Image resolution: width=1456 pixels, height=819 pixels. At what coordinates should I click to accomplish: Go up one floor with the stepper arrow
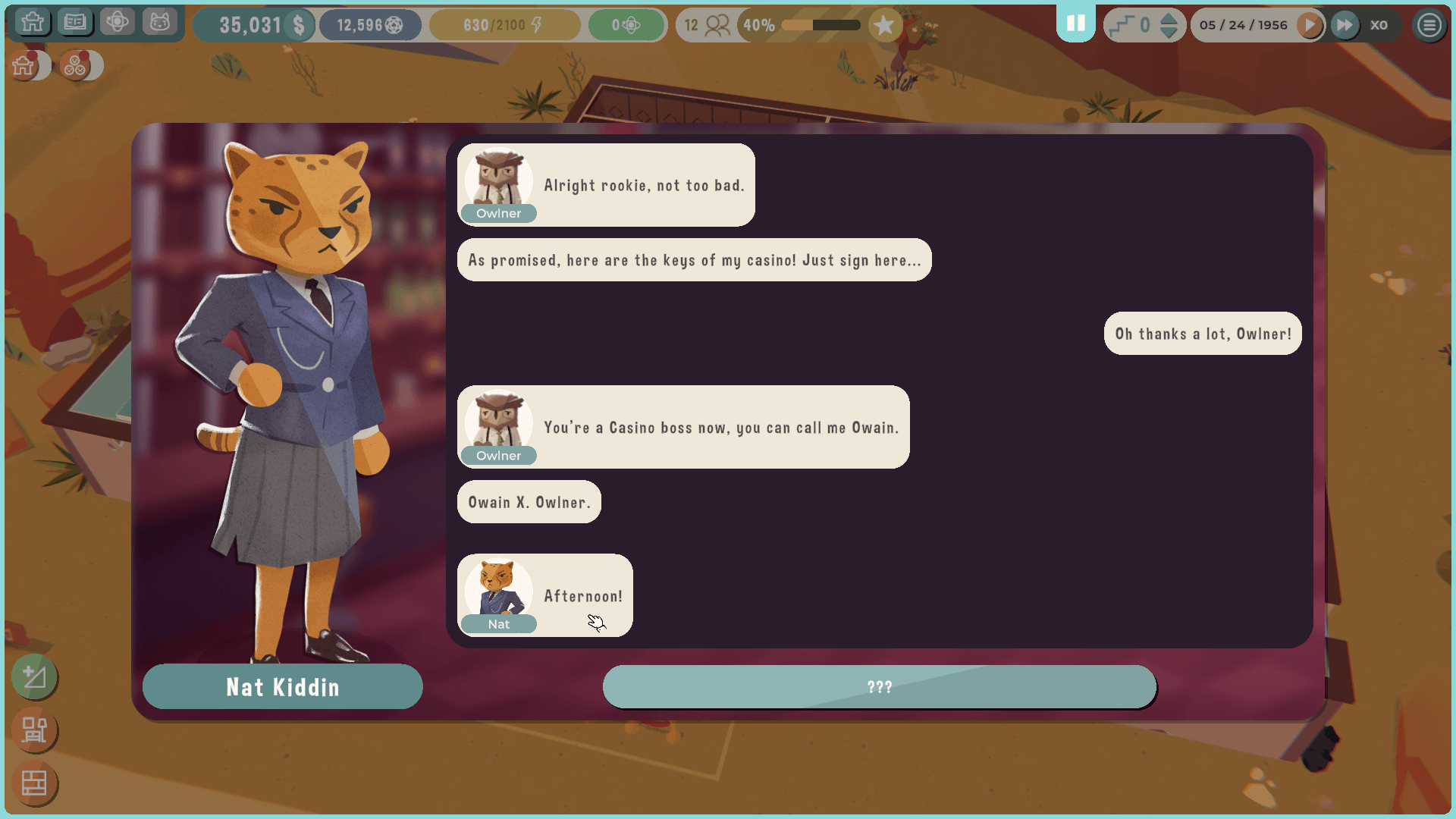(x=1169, y=17)
